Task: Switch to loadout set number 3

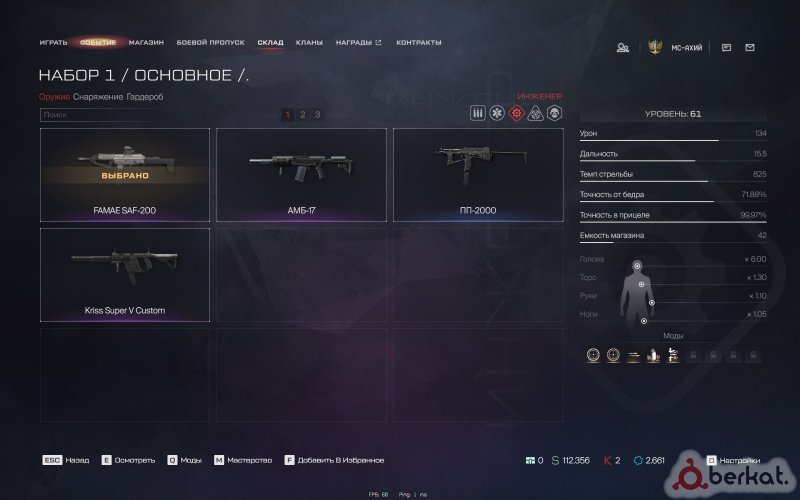Action: pos(318,115)
